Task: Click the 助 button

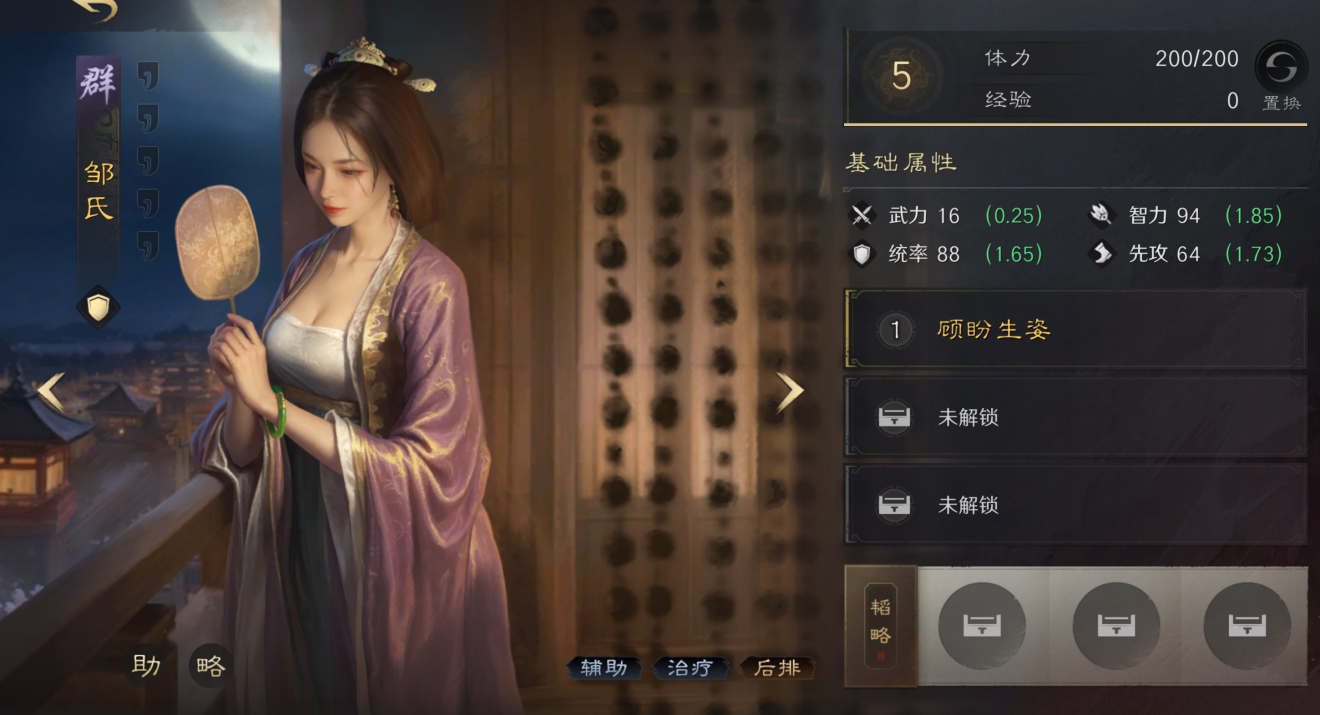Action: pyautogui.click(x=146, y=666)
